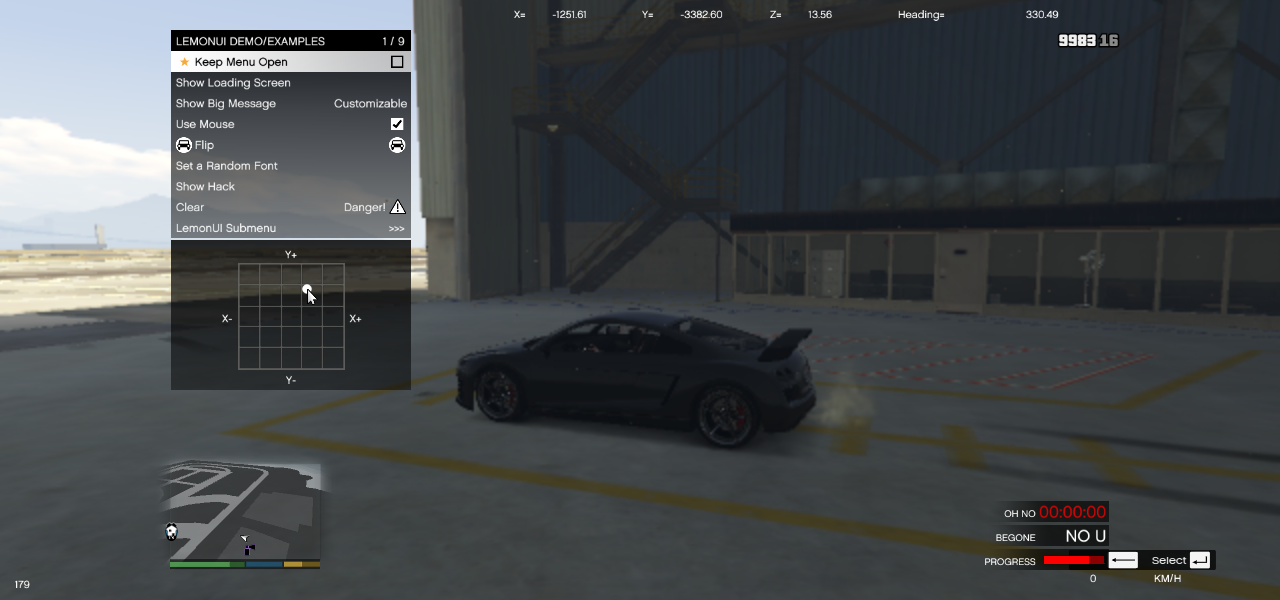Open the LemonUI Submenu
1280x600 pixels.
(x=226, y=229)
